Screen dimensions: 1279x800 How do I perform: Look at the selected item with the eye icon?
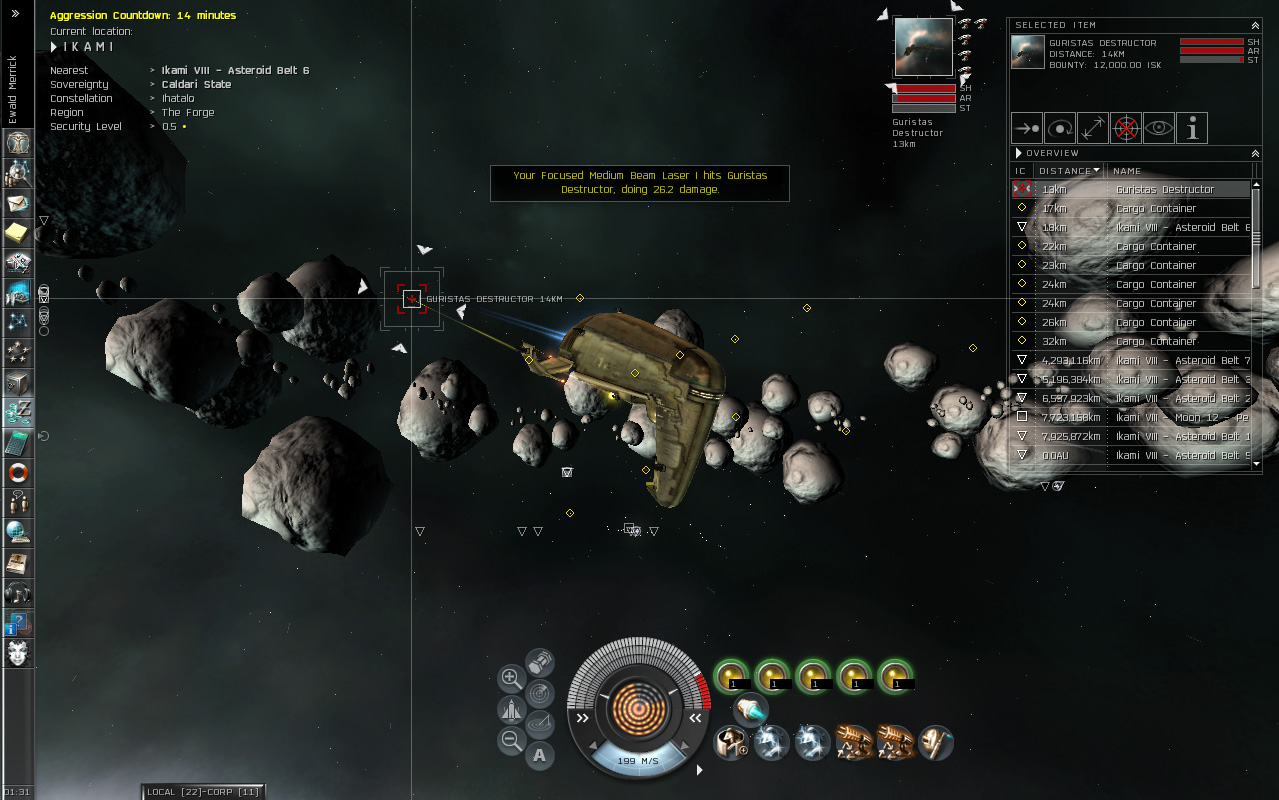pos(1159,128)
